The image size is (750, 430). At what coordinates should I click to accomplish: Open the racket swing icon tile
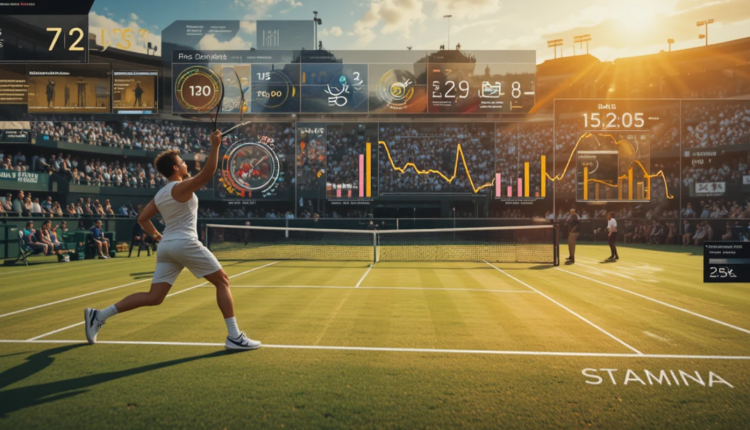point(336,90)
